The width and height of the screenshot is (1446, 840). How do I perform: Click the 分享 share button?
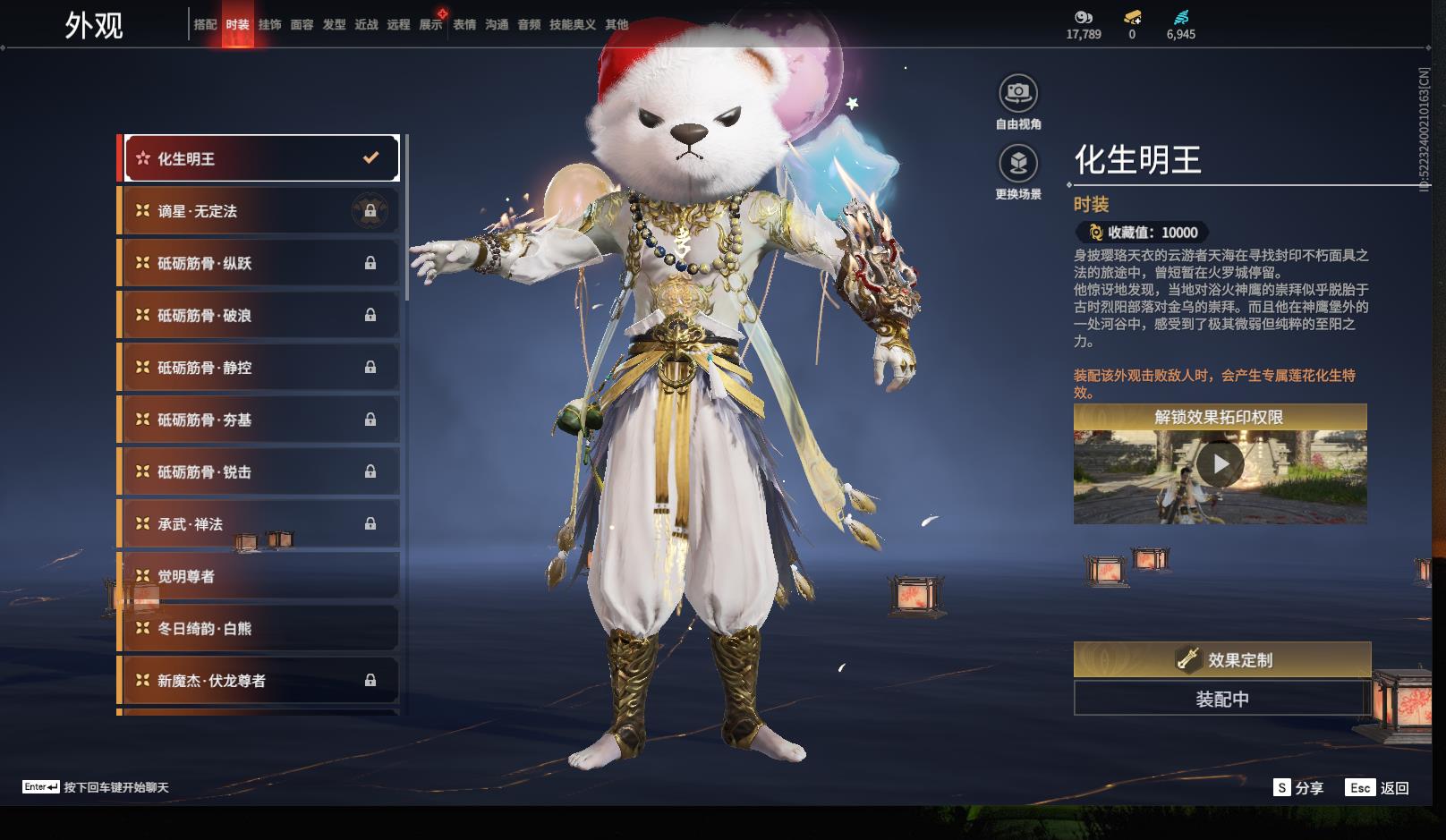point(1298,788)
